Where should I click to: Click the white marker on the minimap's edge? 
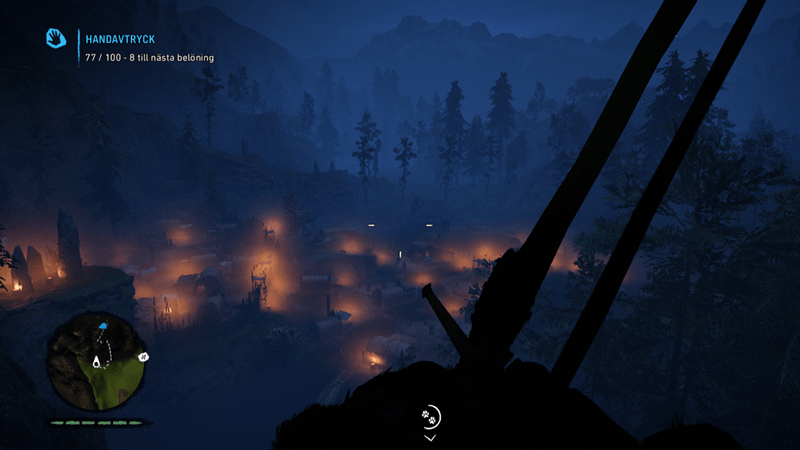click(143, 355)
